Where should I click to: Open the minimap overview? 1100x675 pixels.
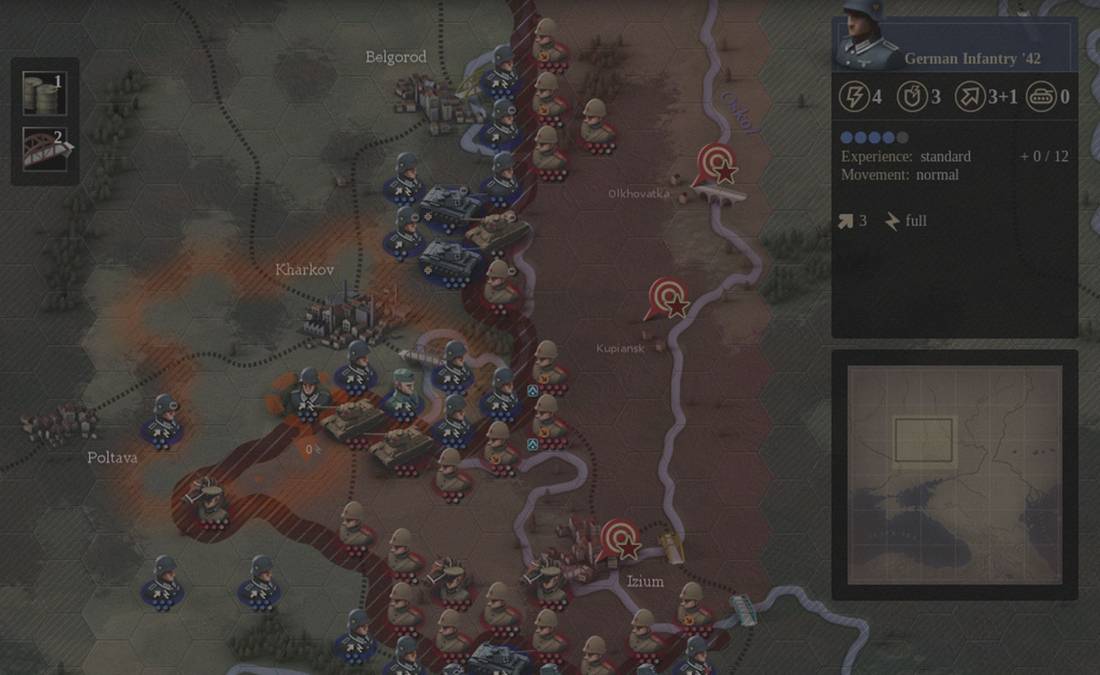[x=954, y=474]
